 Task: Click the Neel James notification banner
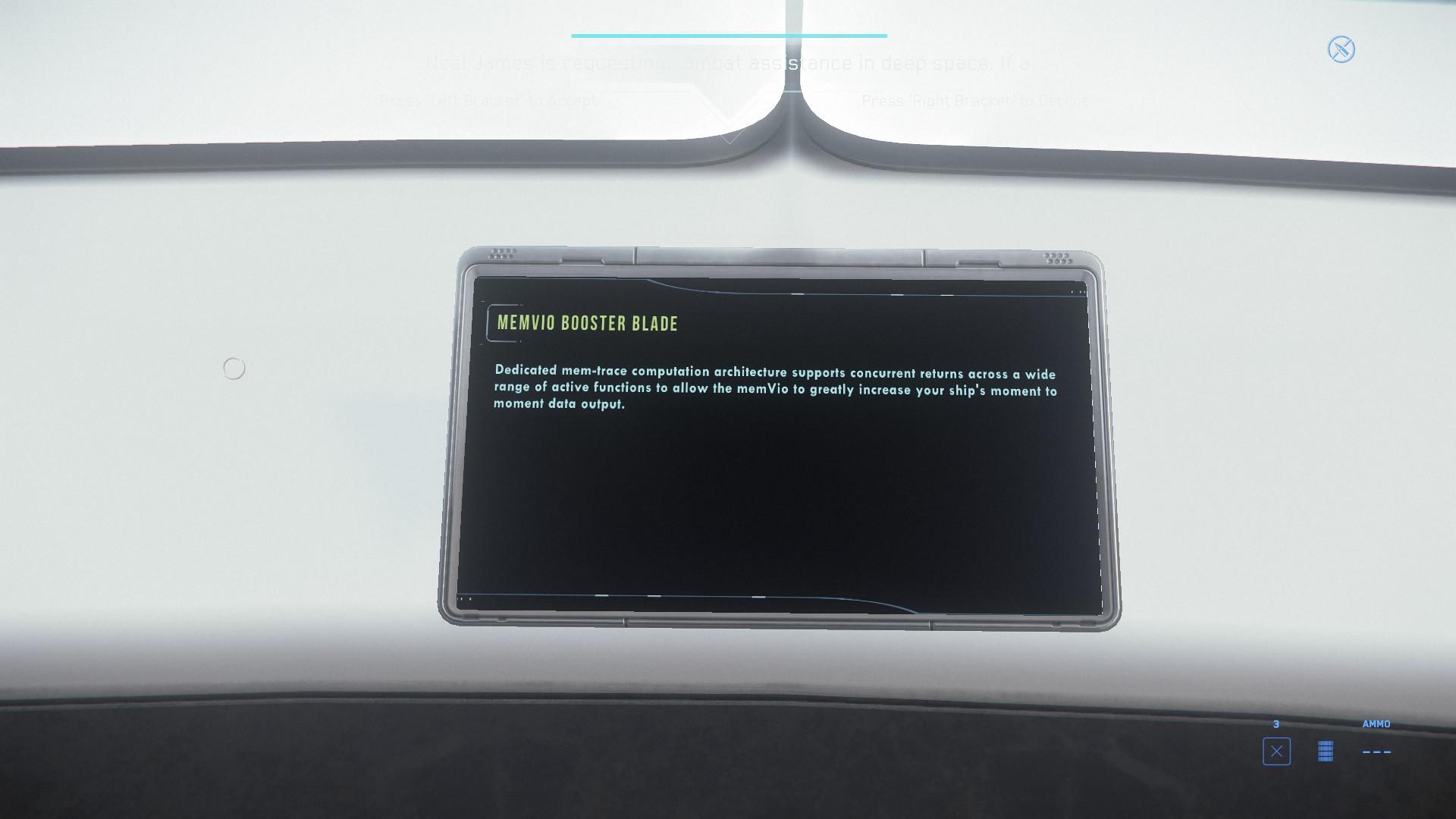point(728,63)
